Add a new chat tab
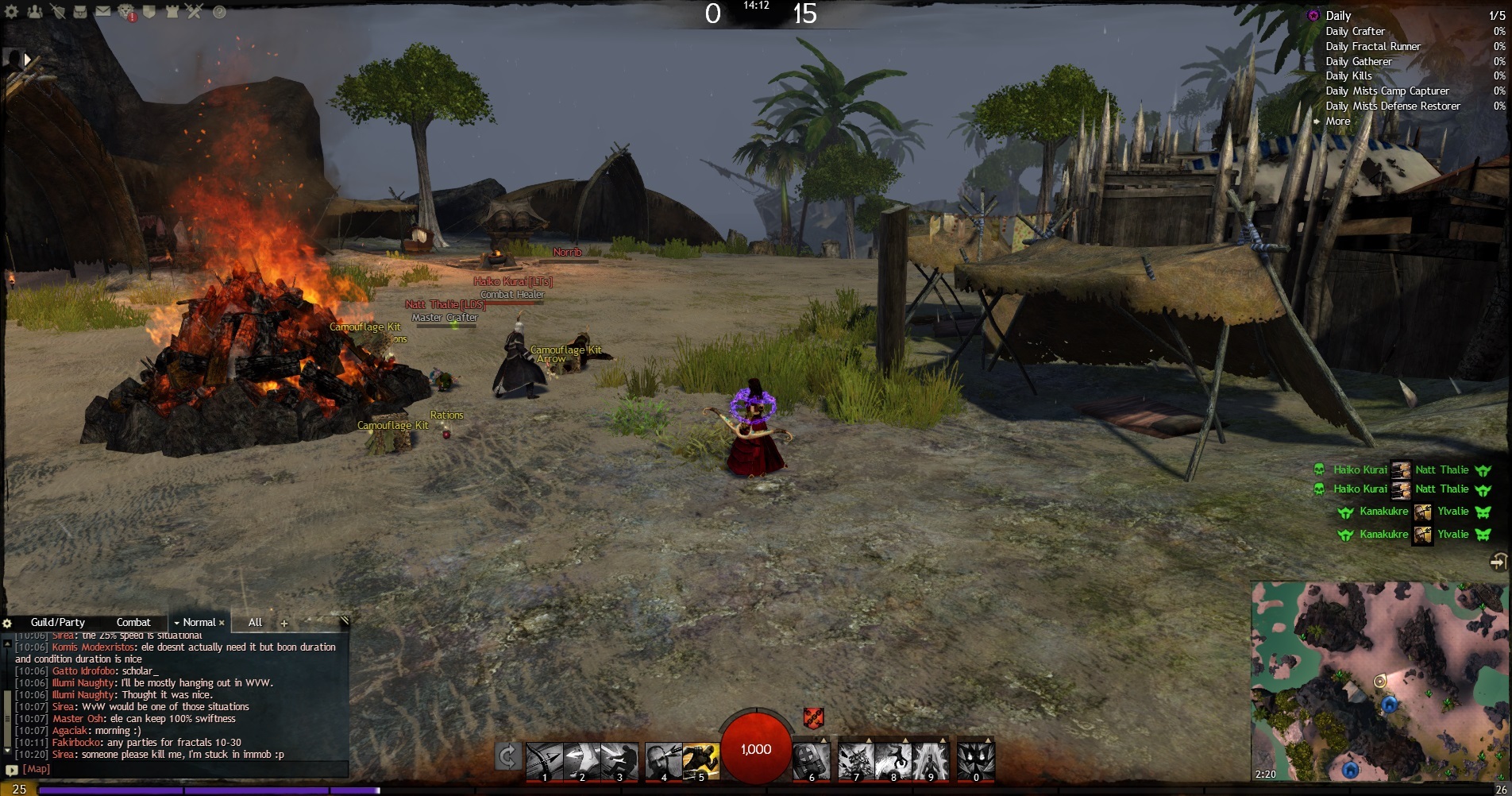1512x796 pixels. (284, 624)
